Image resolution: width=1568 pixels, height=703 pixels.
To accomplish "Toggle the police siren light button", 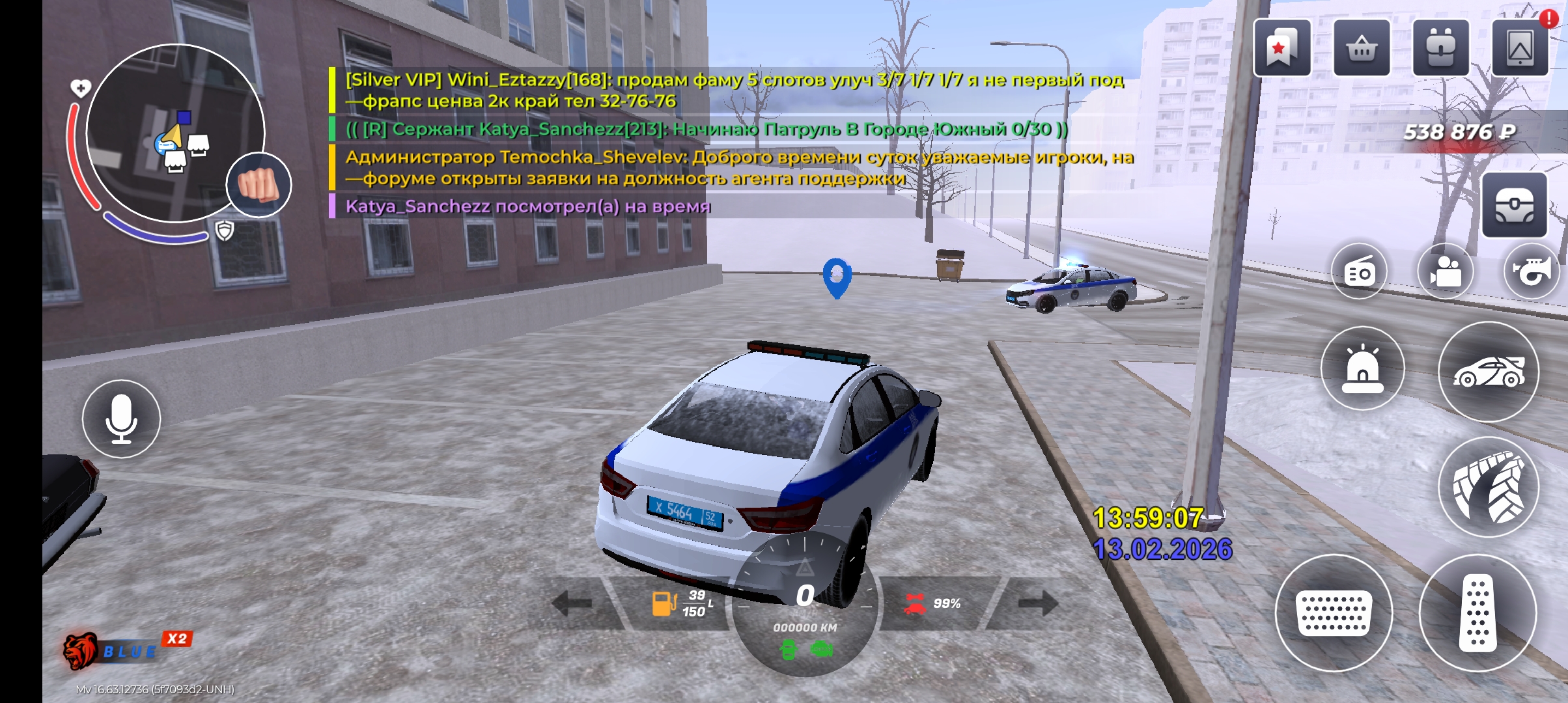I will 1362,368.
